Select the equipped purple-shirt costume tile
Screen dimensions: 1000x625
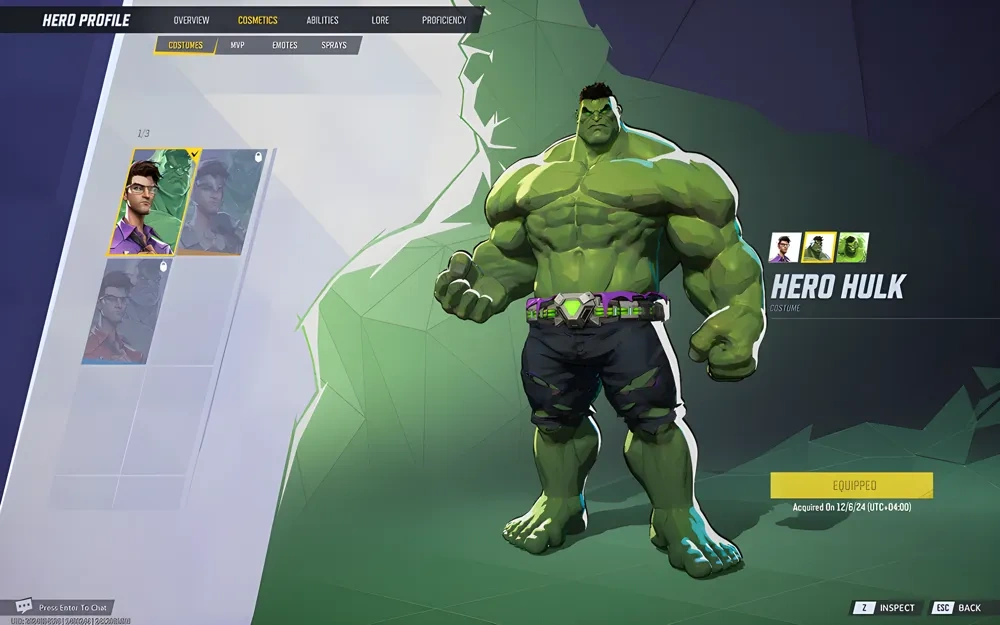pyautogui.click(x=155, y=202)
